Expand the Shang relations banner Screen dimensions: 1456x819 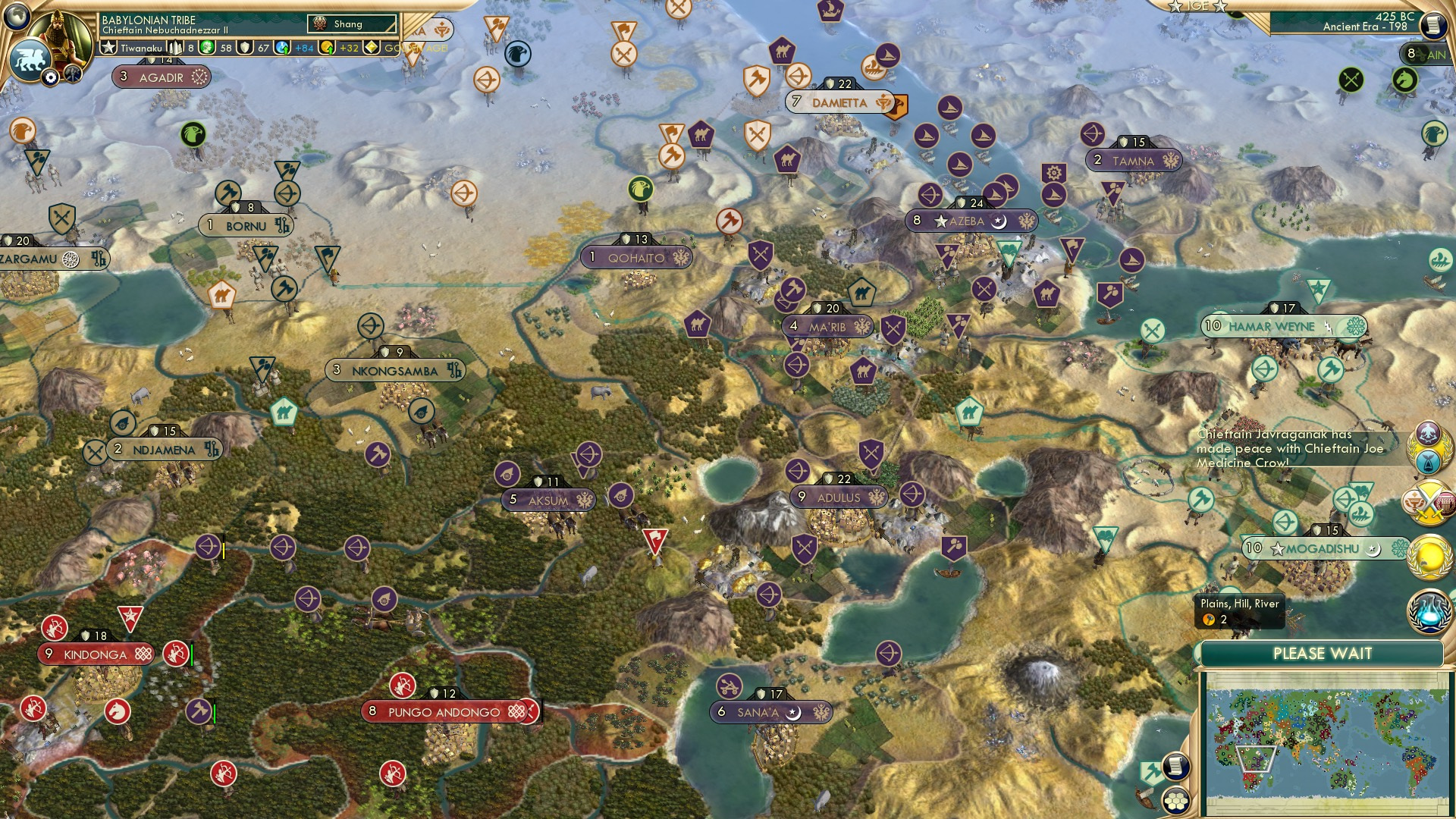coord(350,24)
